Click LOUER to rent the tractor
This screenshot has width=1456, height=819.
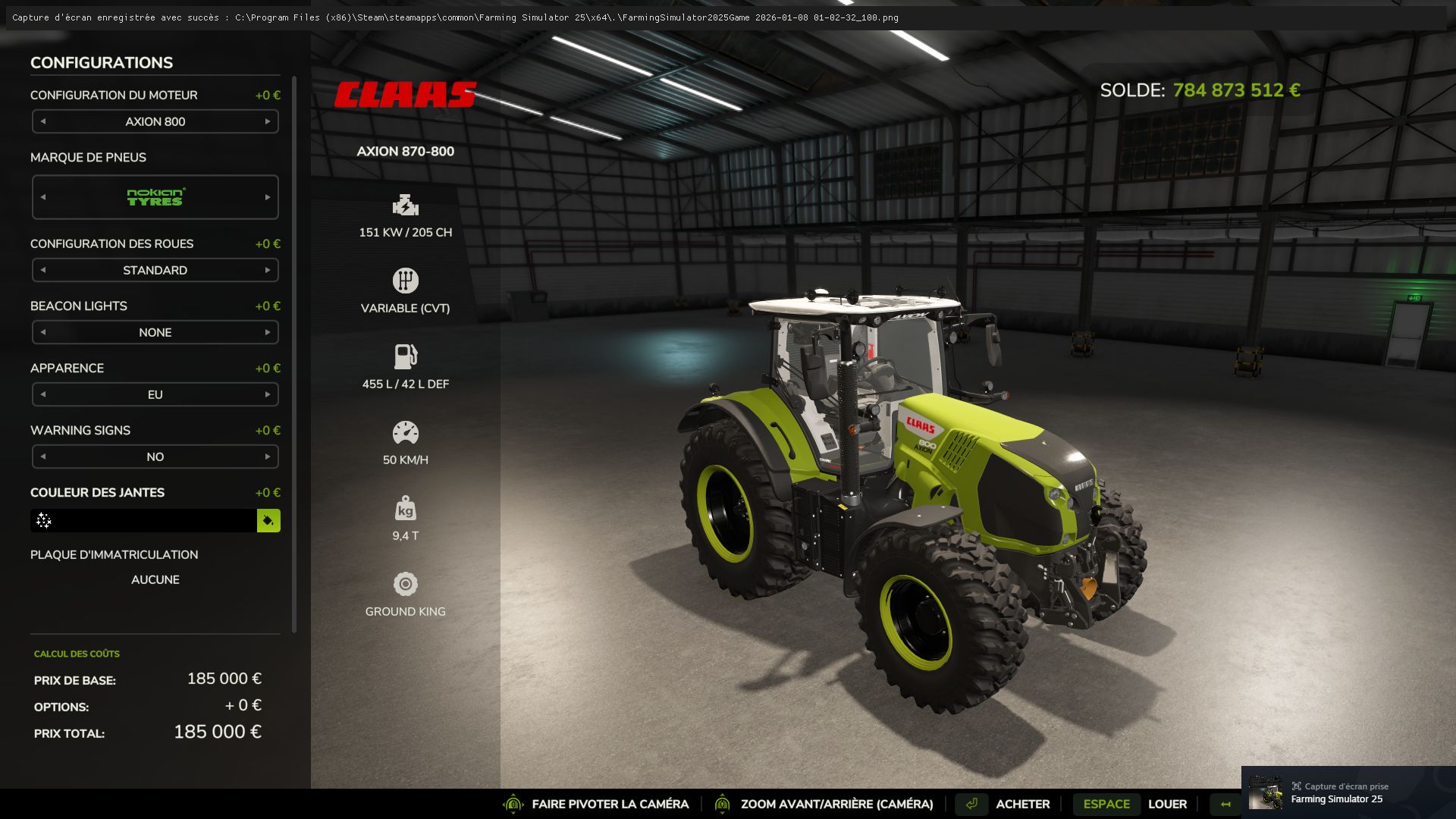(1168, 804)
